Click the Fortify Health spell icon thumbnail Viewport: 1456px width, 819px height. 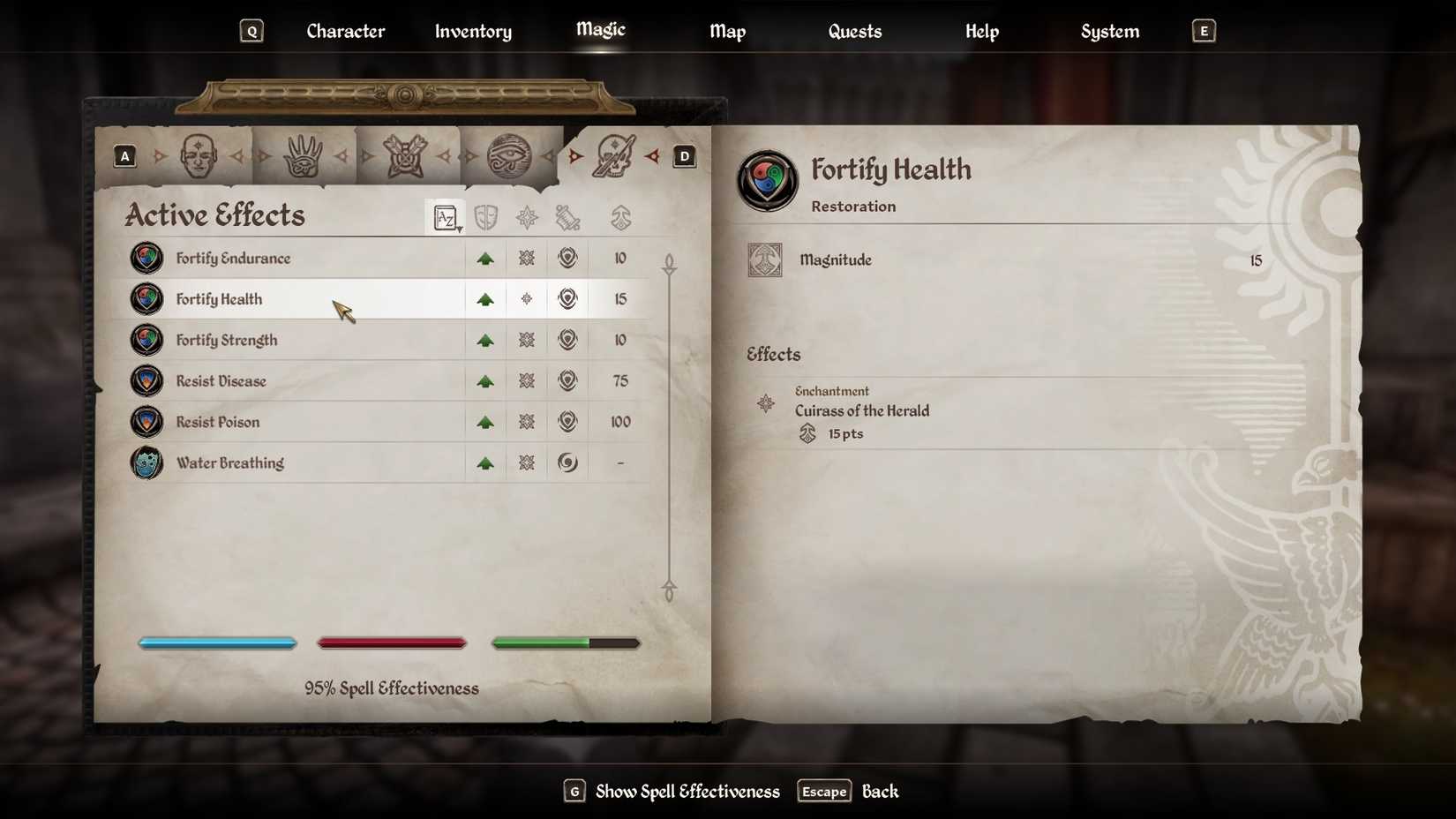point(146,298)
